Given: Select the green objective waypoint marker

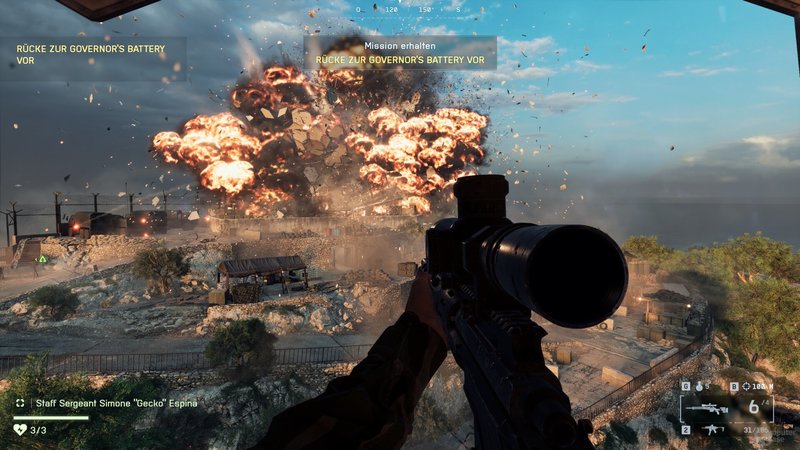Looking at the screenshot, I should point(42,259).
